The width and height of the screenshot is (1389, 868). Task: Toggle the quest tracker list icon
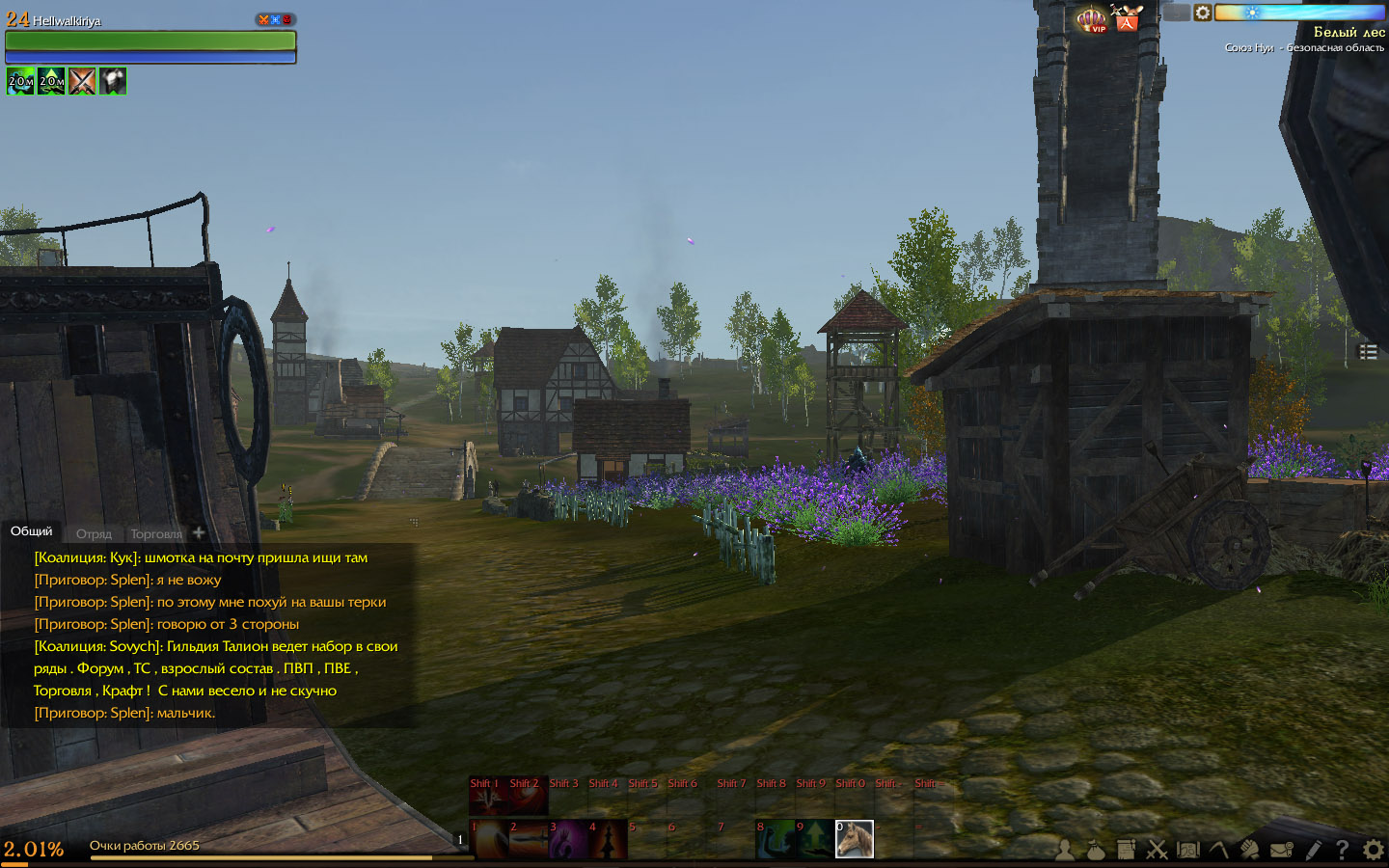click(x=1368, y=352)
